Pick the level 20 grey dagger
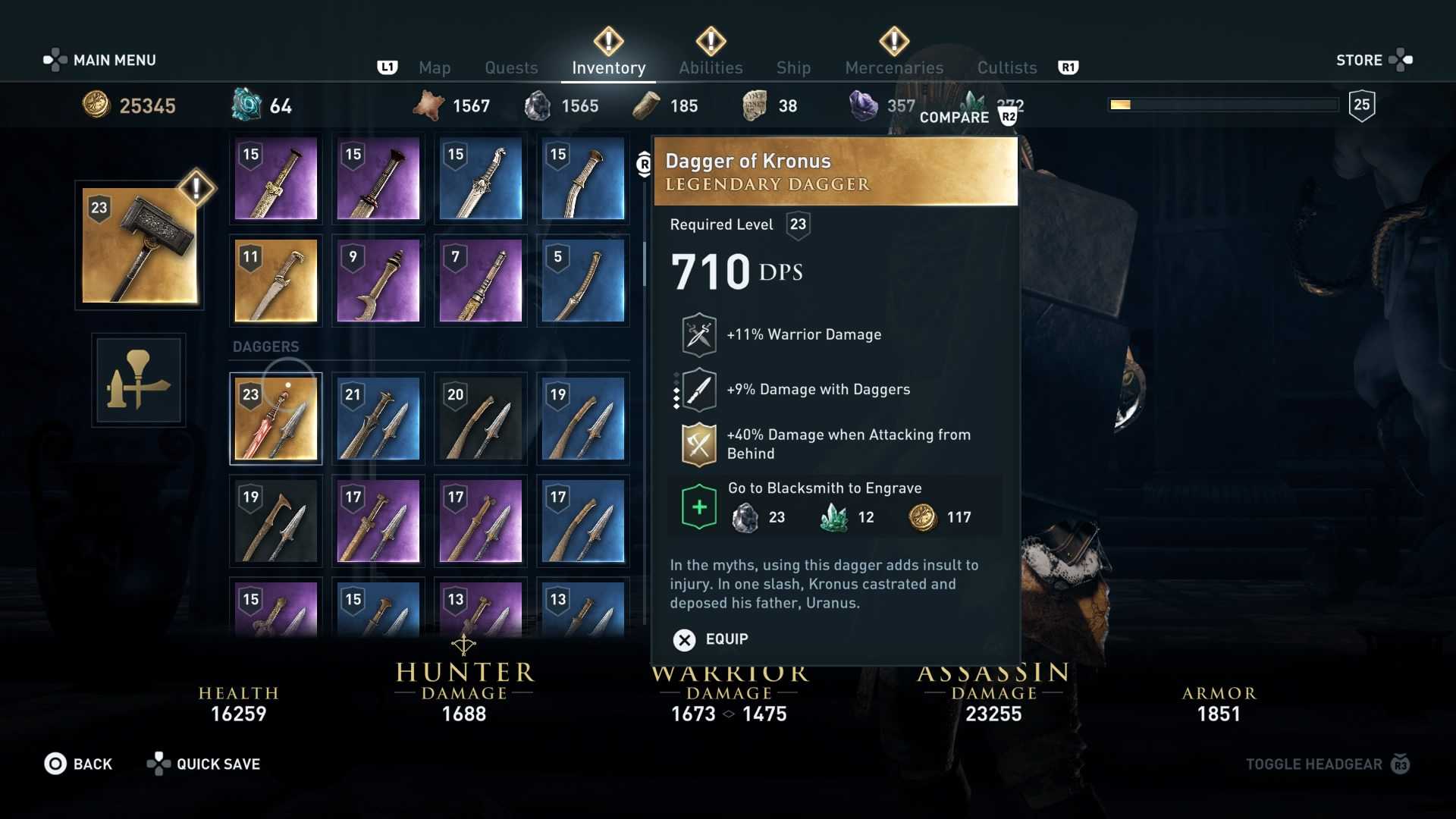 point(481,419)
